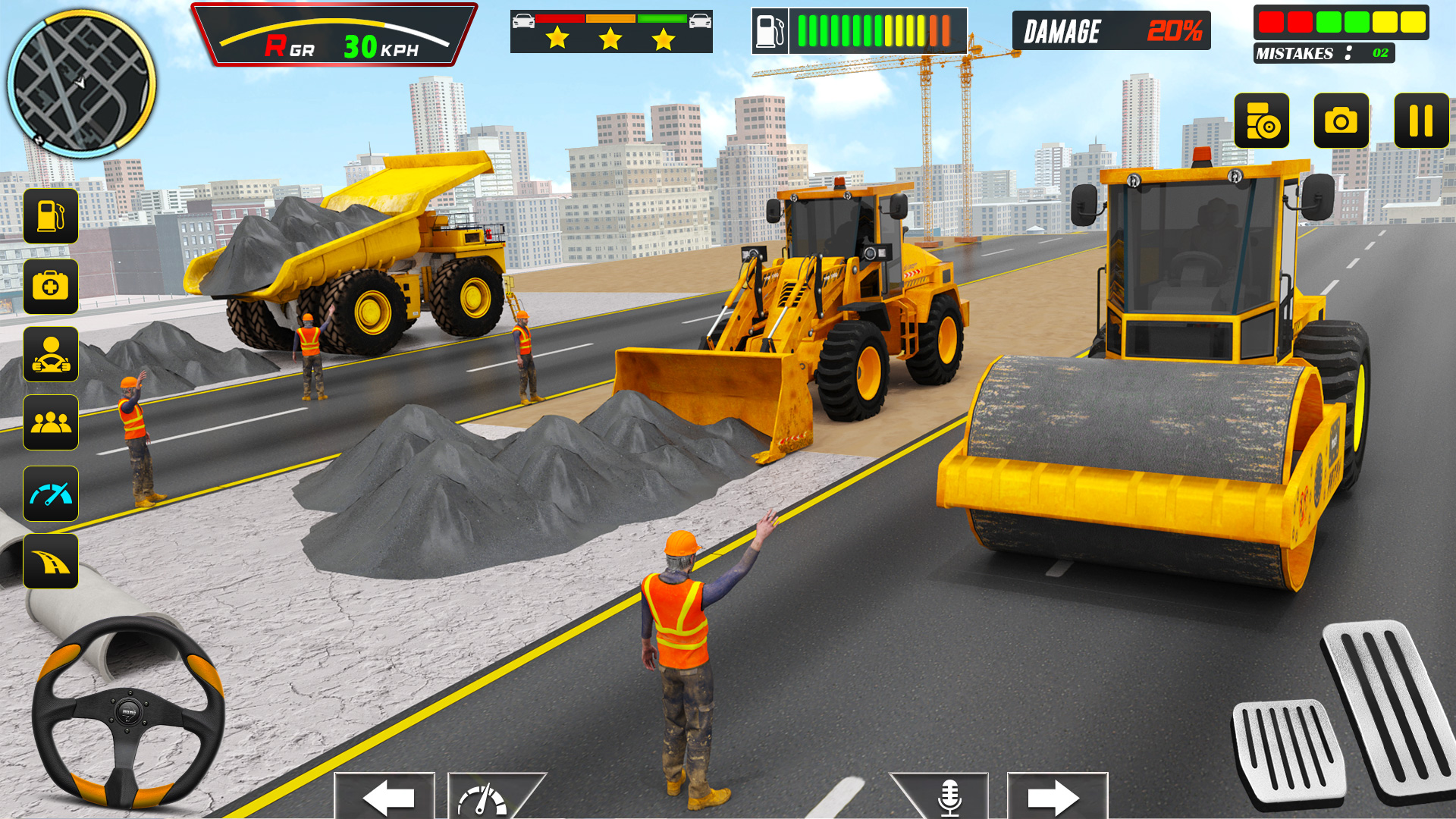Screen dimensions: 1456x819
Task: Select the road mode icon in sidebar
Action: tap(50, 561)
